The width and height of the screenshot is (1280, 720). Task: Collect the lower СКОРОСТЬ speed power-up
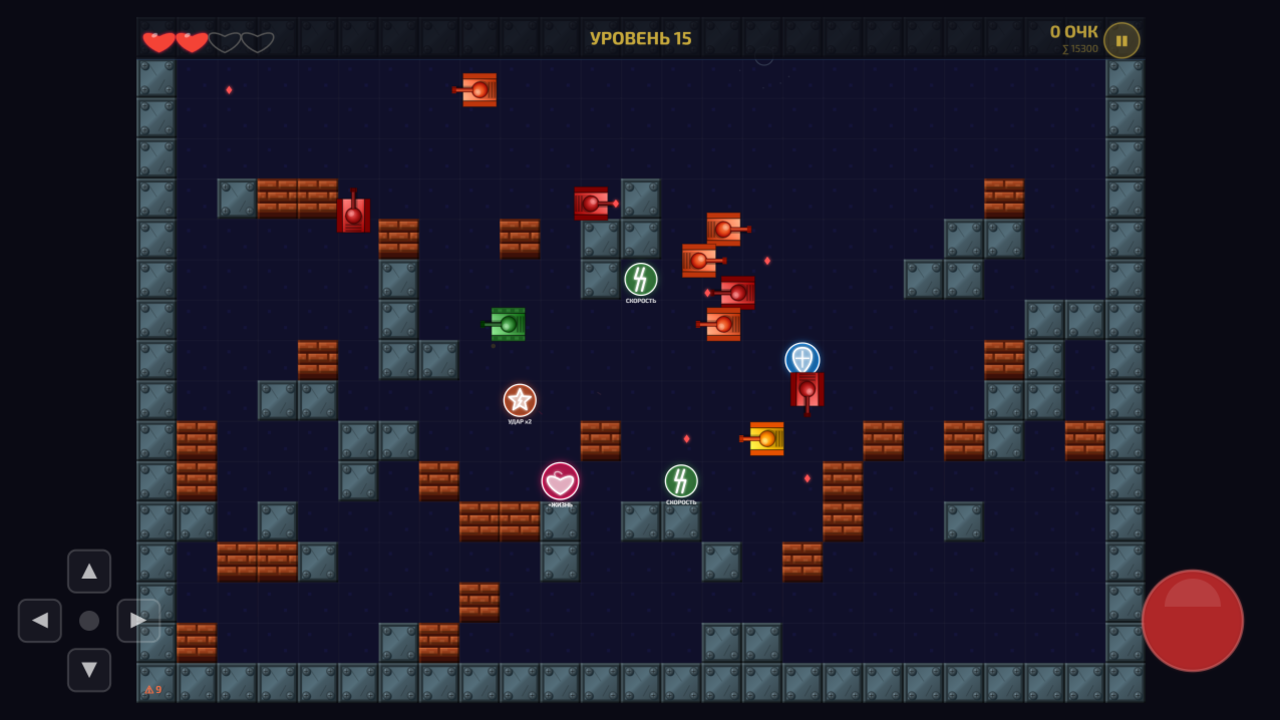[680, 481]
